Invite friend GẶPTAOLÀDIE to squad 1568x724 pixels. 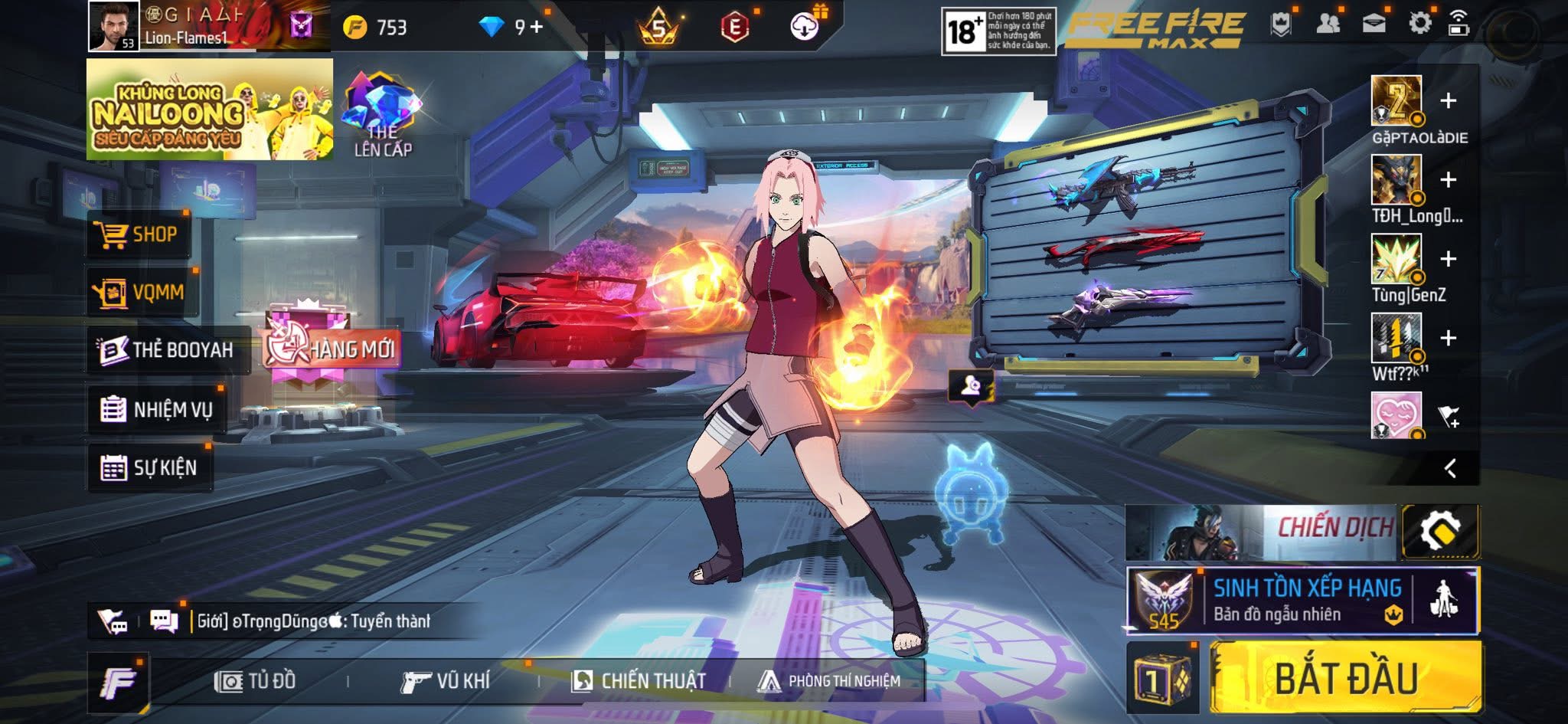(x=1448, y=101)
